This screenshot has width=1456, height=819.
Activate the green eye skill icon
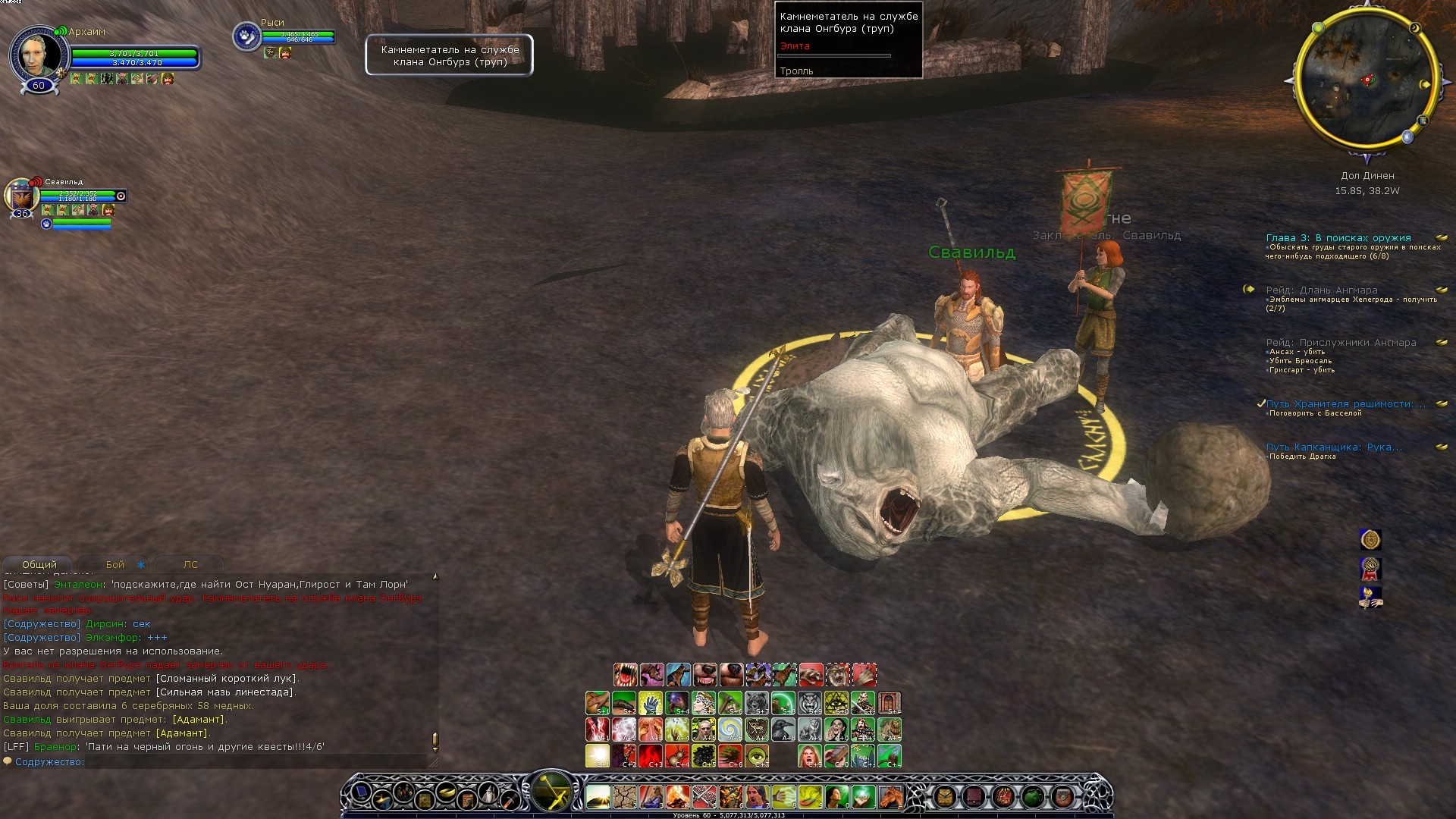[x=756, y=755]
